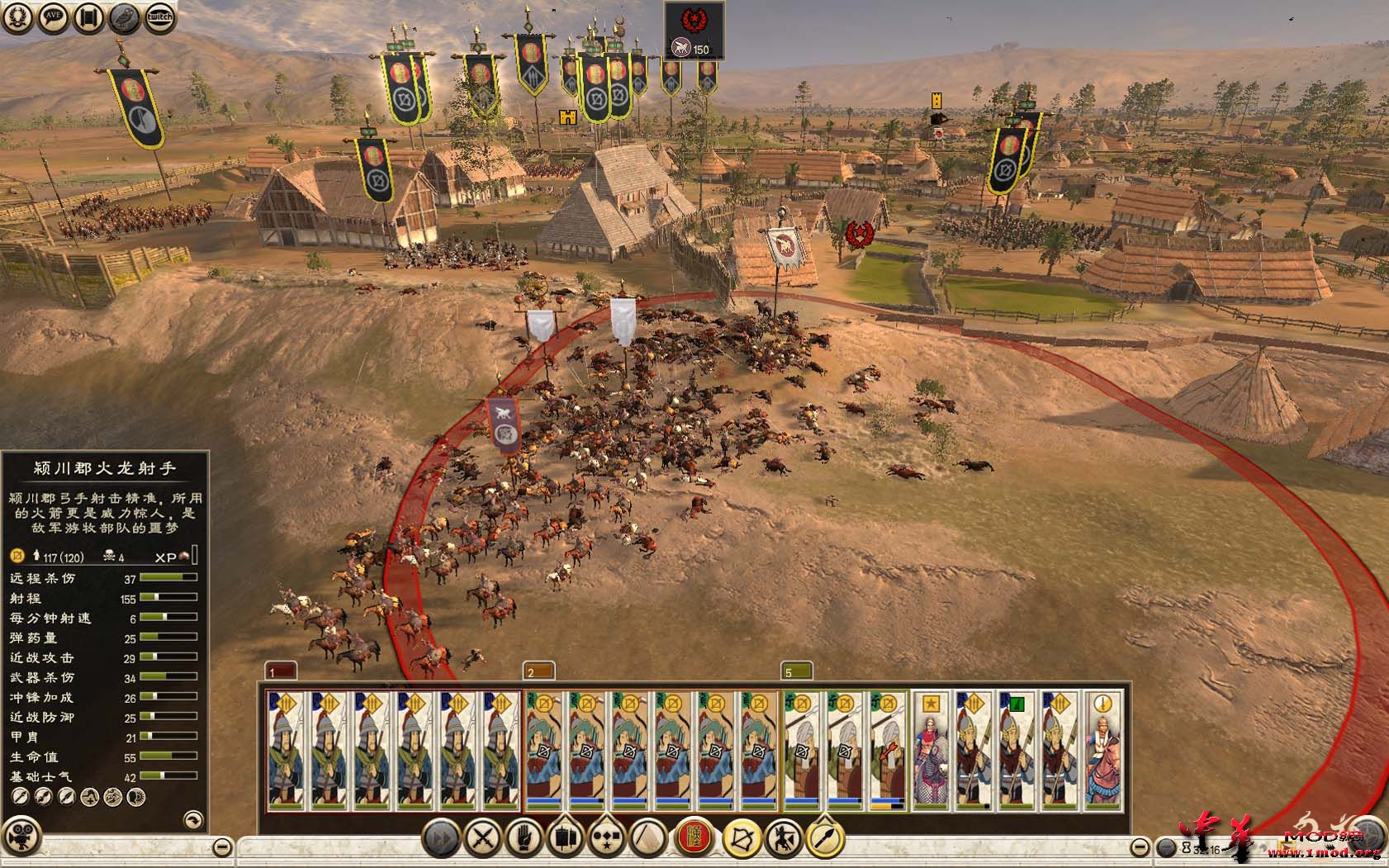
Task: Open the laurel wreath menu button
Action: click(x=18, y=17)
